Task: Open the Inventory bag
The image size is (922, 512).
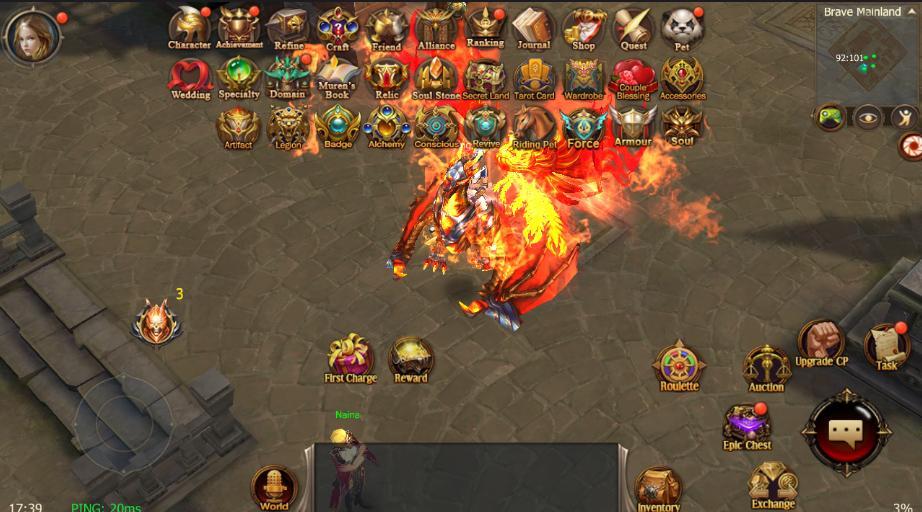Action: tap(658, 487)
